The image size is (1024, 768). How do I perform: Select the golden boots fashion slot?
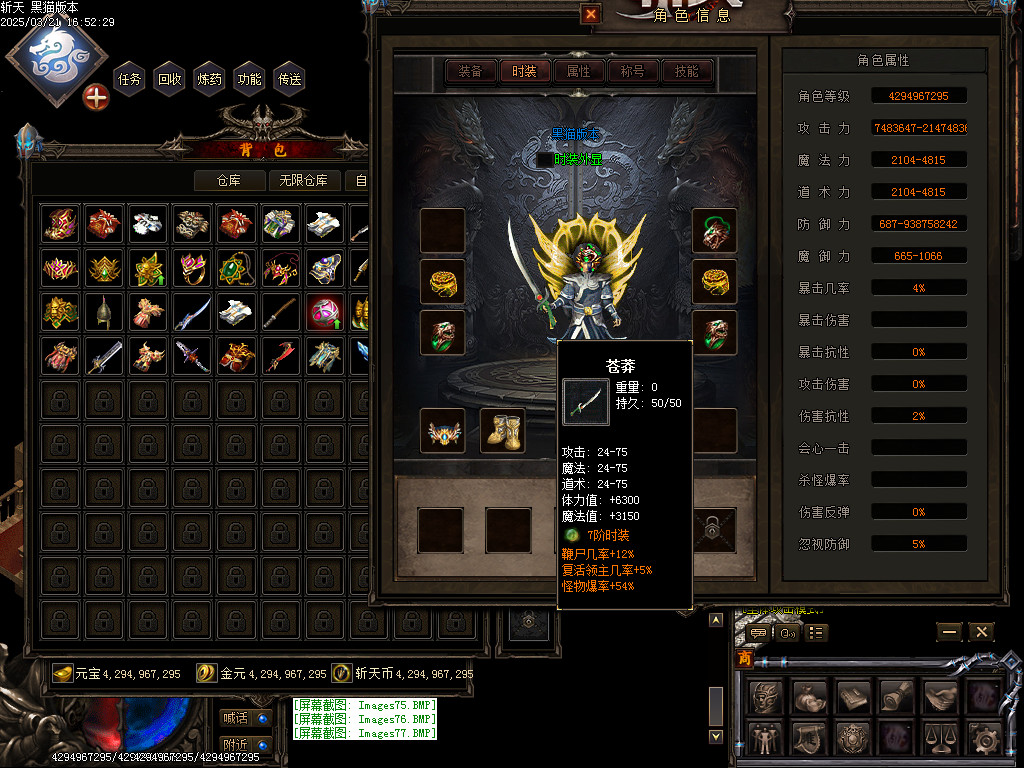click(x=502, y=430)
